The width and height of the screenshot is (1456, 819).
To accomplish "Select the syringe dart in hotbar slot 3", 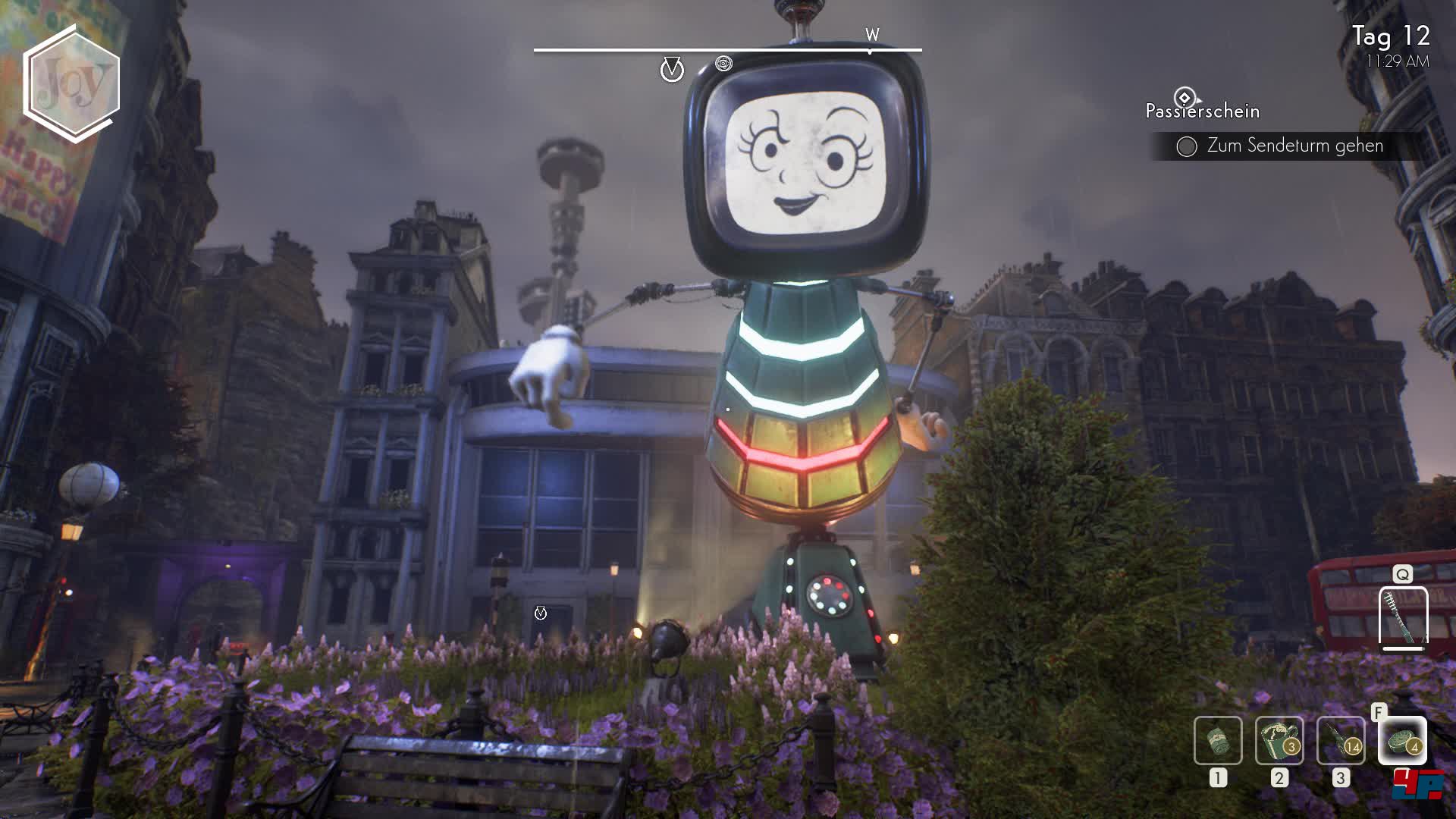I will [x=1341, y=740].
